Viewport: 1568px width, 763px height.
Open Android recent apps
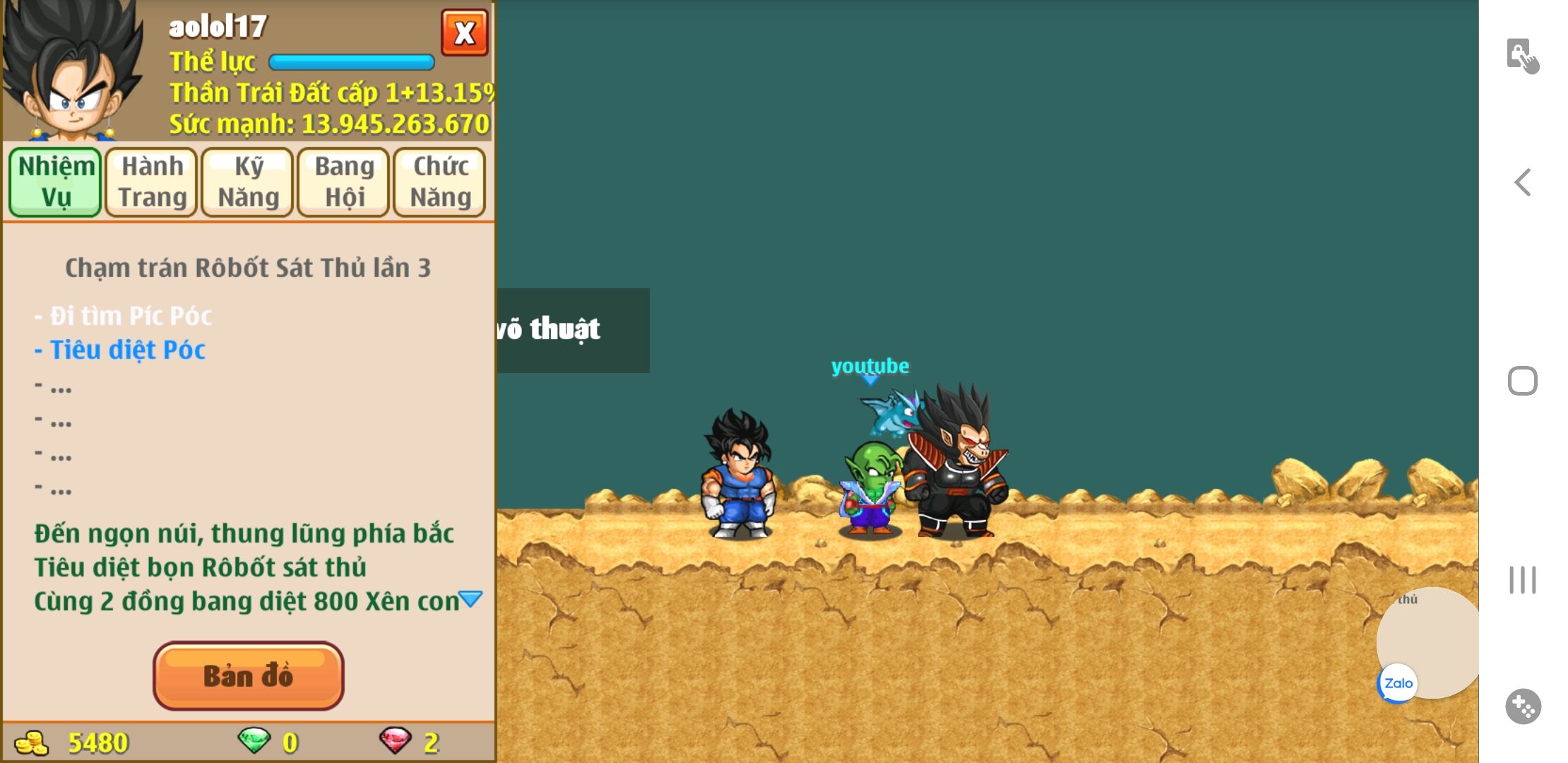pos(1523,580)
